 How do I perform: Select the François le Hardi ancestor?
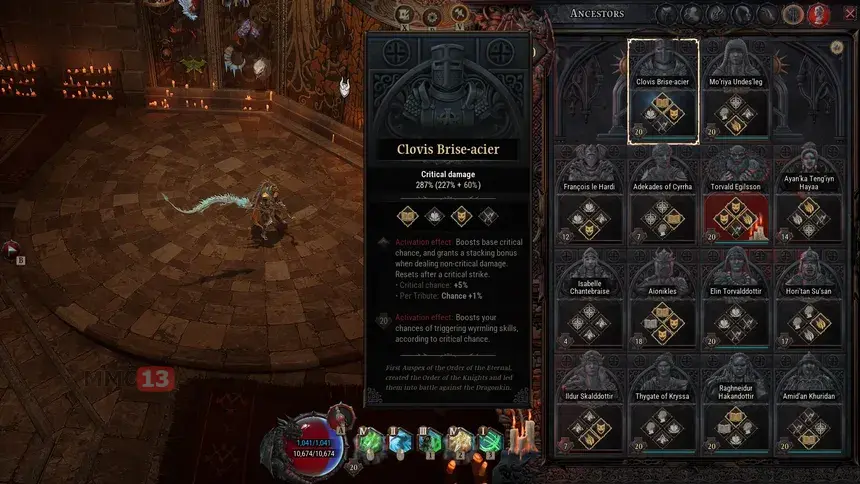coord(588,198)
